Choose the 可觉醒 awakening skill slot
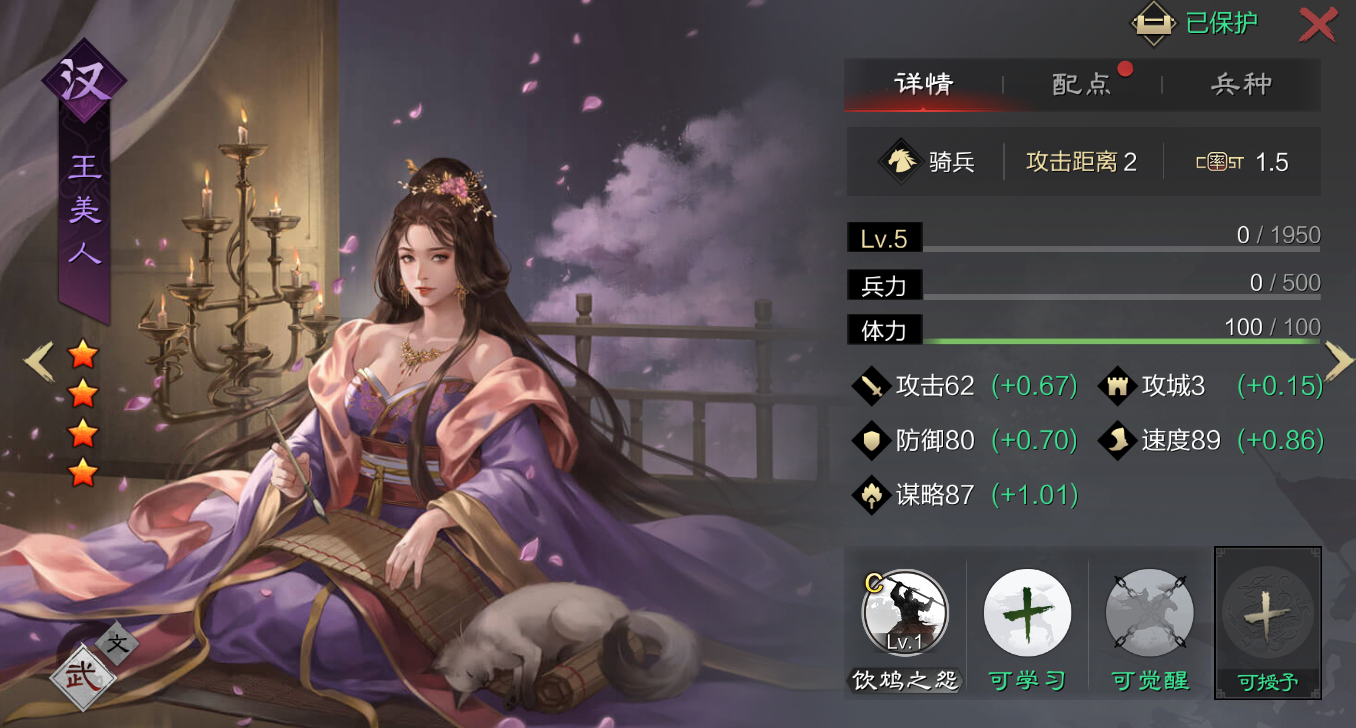The width and height of the screenshot is (1356, 728). pyautogui.click(x=1149, y=612)
